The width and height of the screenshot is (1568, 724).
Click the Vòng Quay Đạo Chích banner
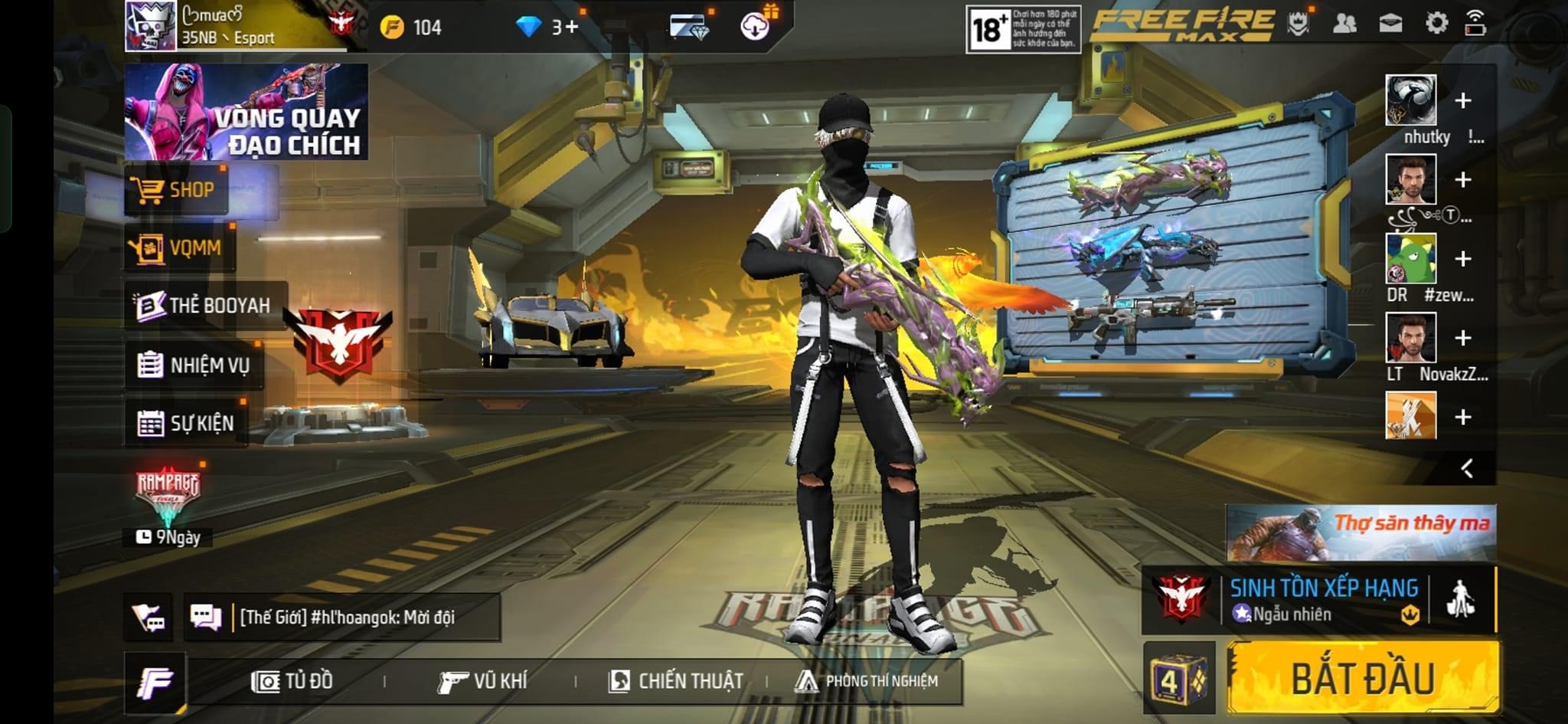(246, 112)
